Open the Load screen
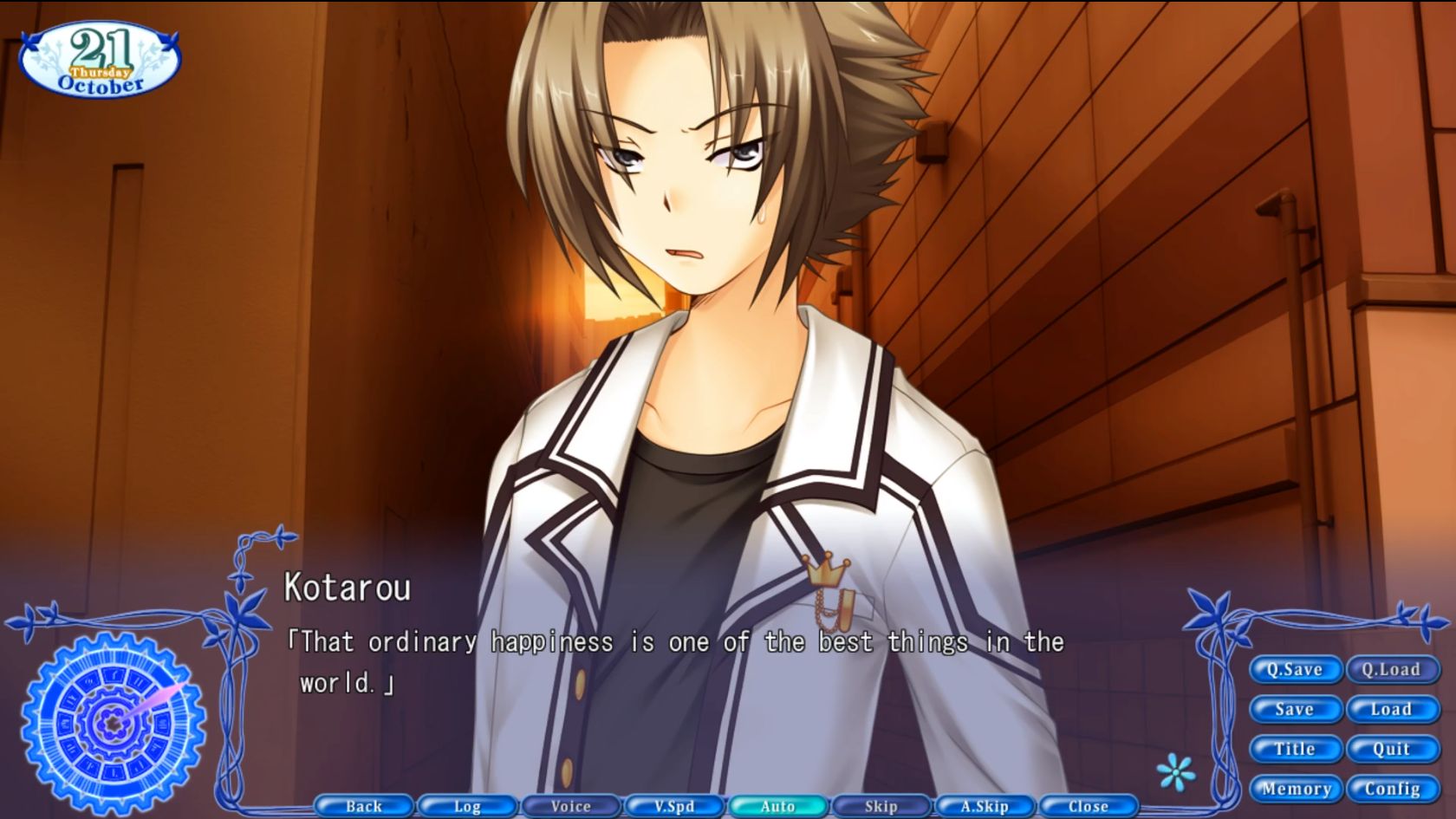This screenshot has width=1456, height=819. [x=1393, y=709]
